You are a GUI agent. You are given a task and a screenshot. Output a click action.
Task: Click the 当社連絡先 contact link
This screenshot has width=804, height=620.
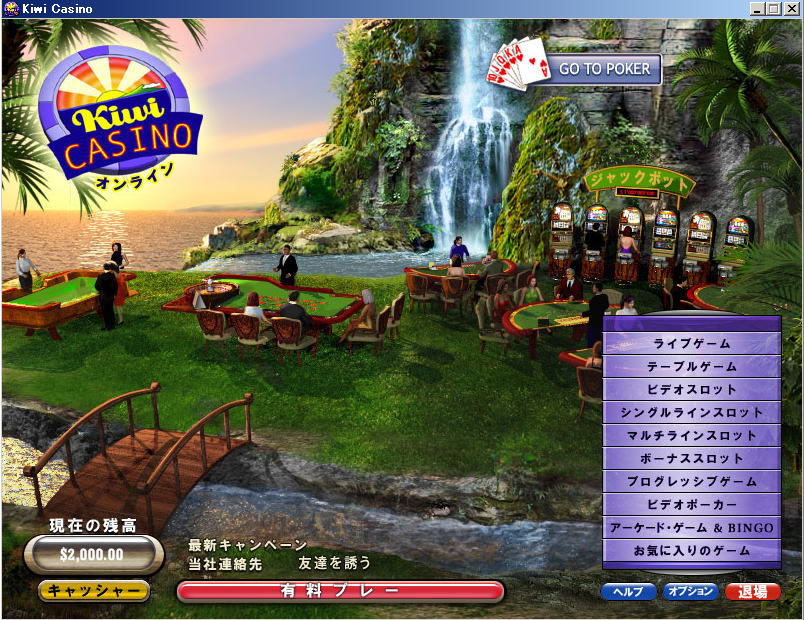(x=225, y=564)
